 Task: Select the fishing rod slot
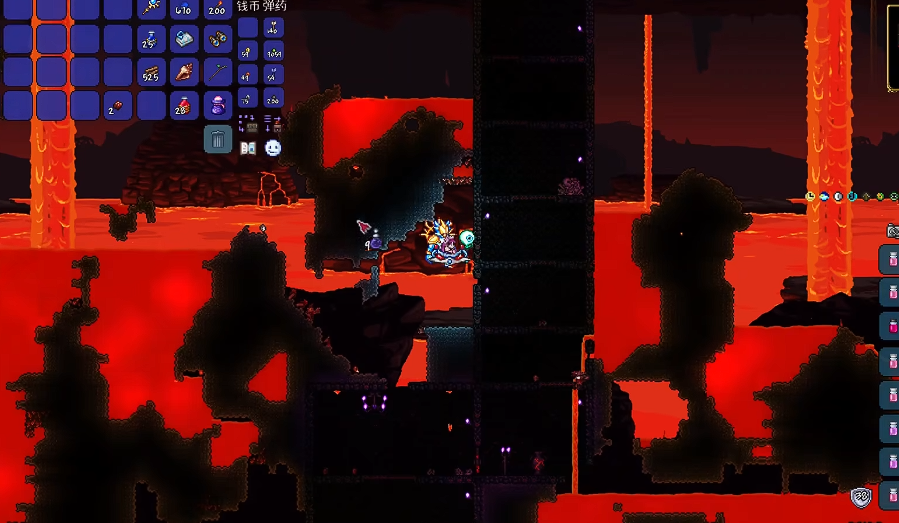[x=218, y=72]
